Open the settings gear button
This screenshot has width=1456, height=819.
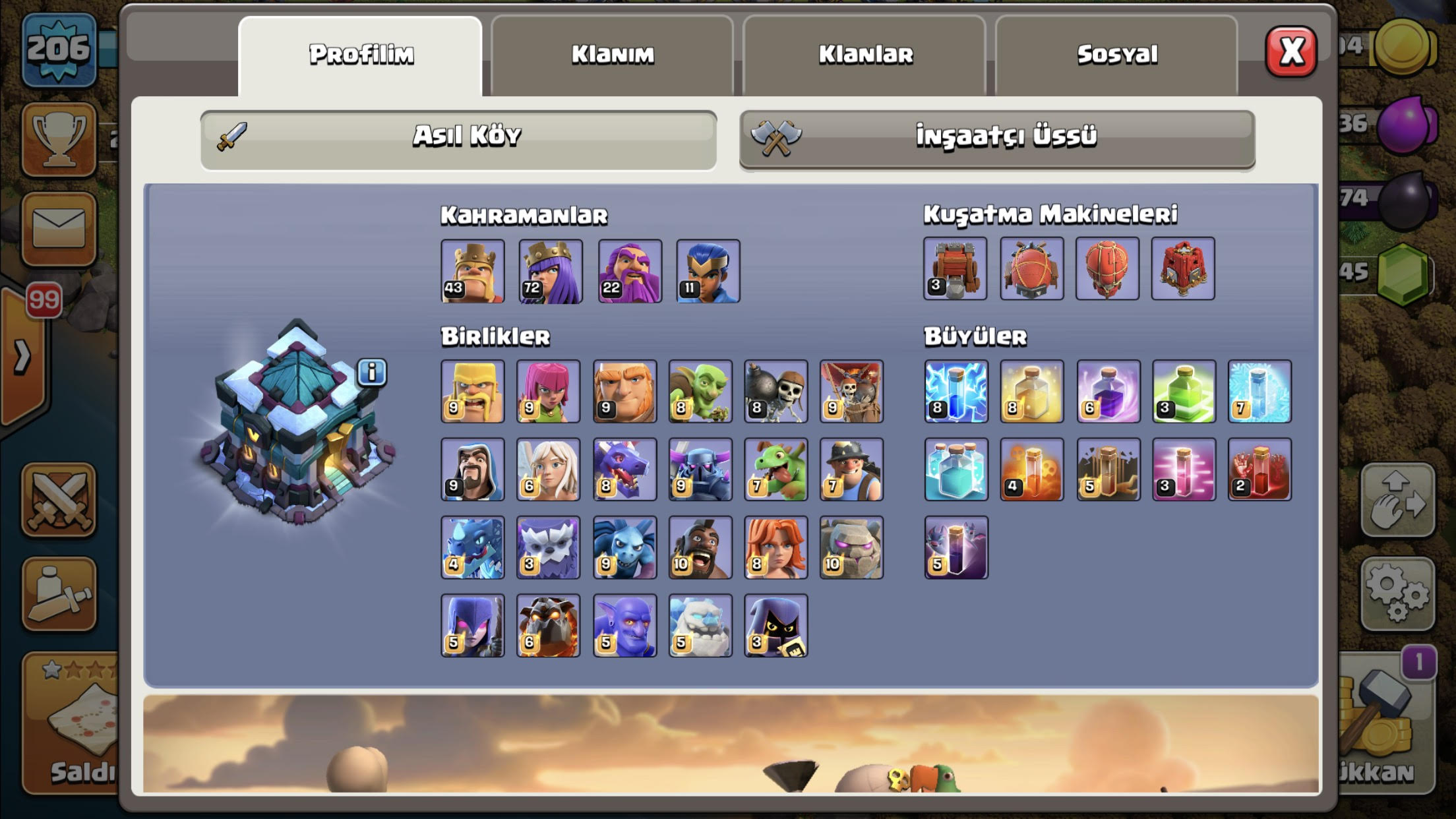pos(1398,591)
